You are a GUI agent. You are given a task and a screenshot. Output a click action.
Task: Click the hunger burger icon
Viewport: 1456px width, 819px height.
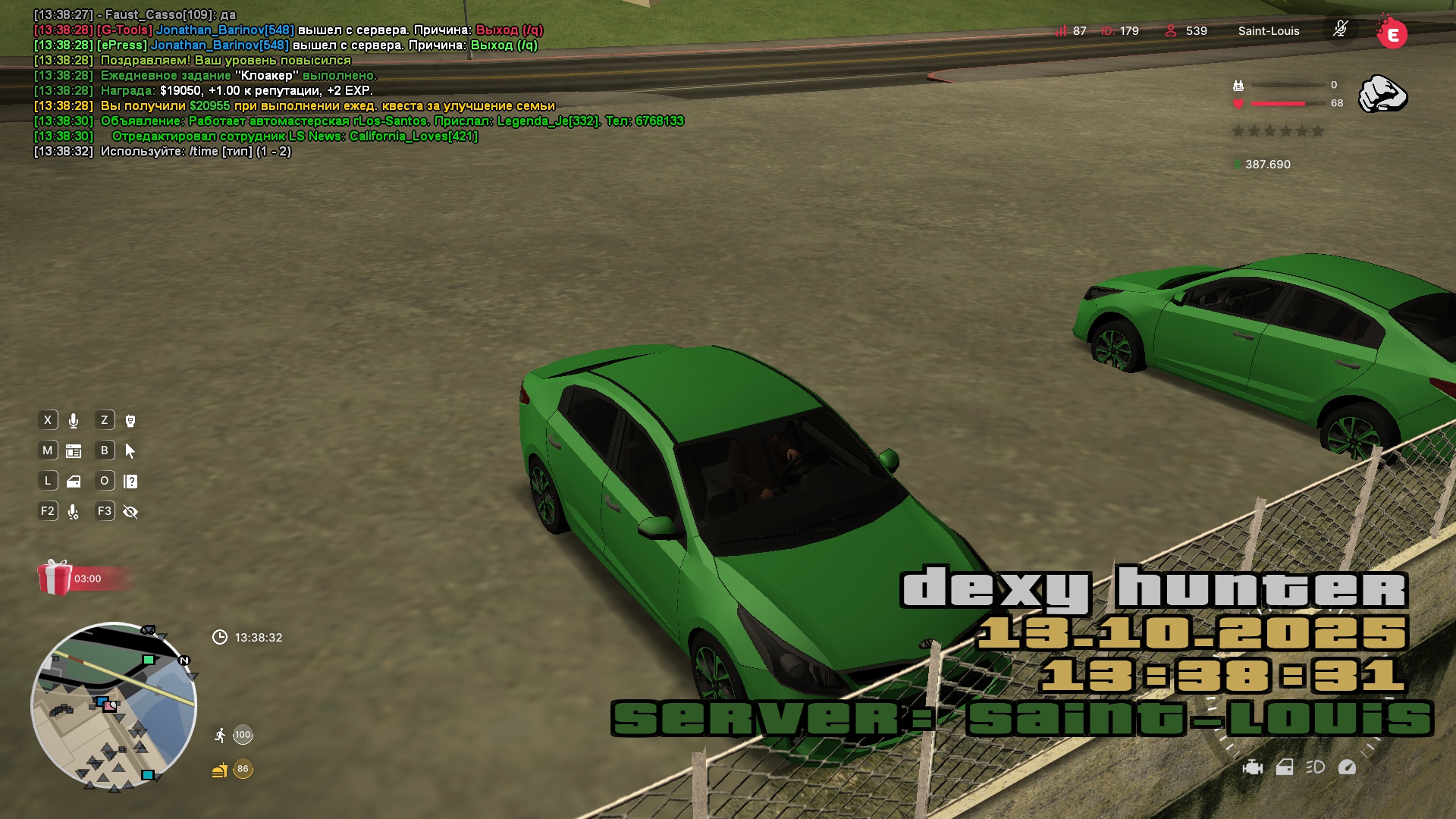pyautogui.click(x=219, y=770)
